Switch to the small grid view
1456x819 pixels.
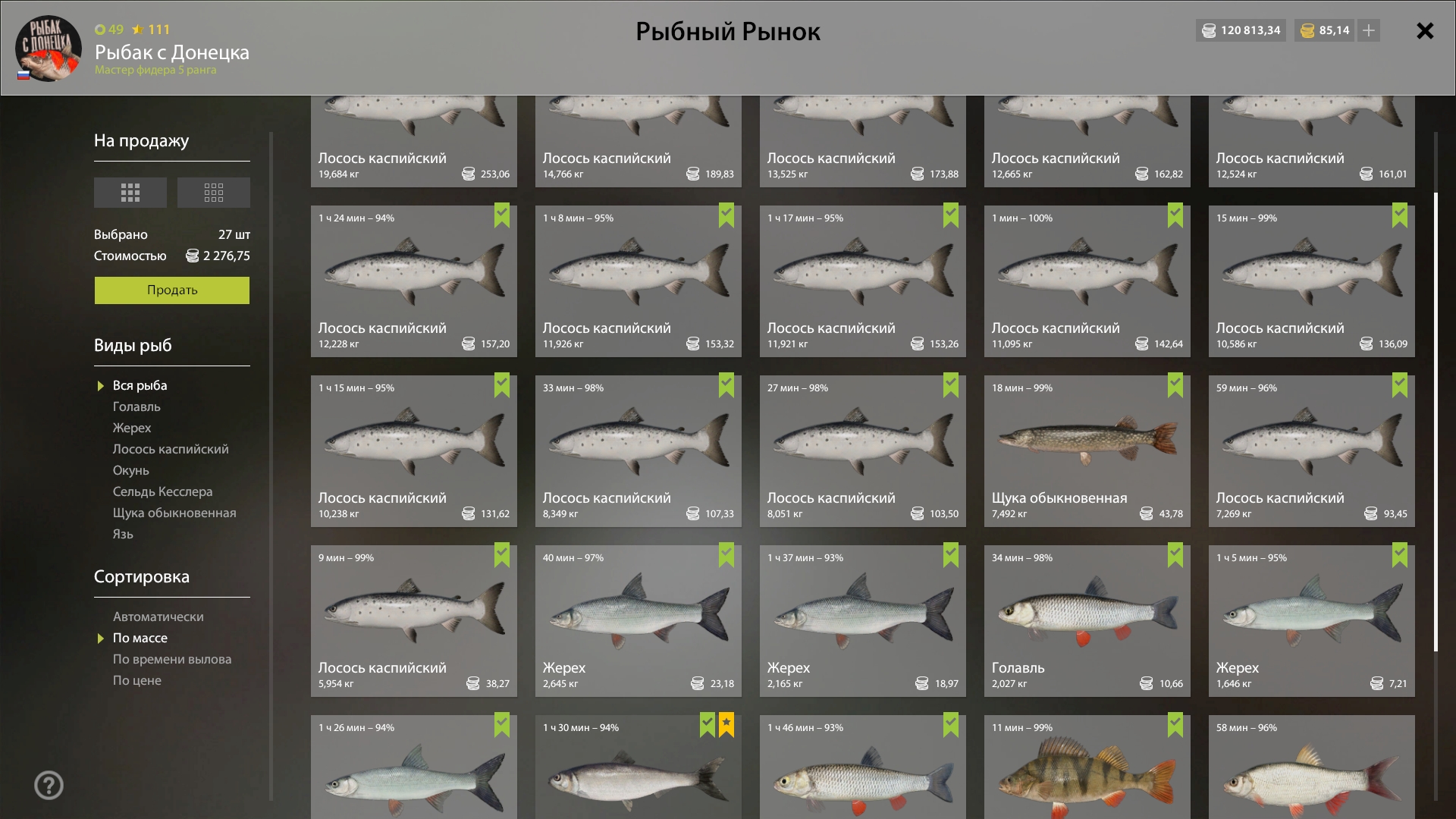click(x=213, y=193)
